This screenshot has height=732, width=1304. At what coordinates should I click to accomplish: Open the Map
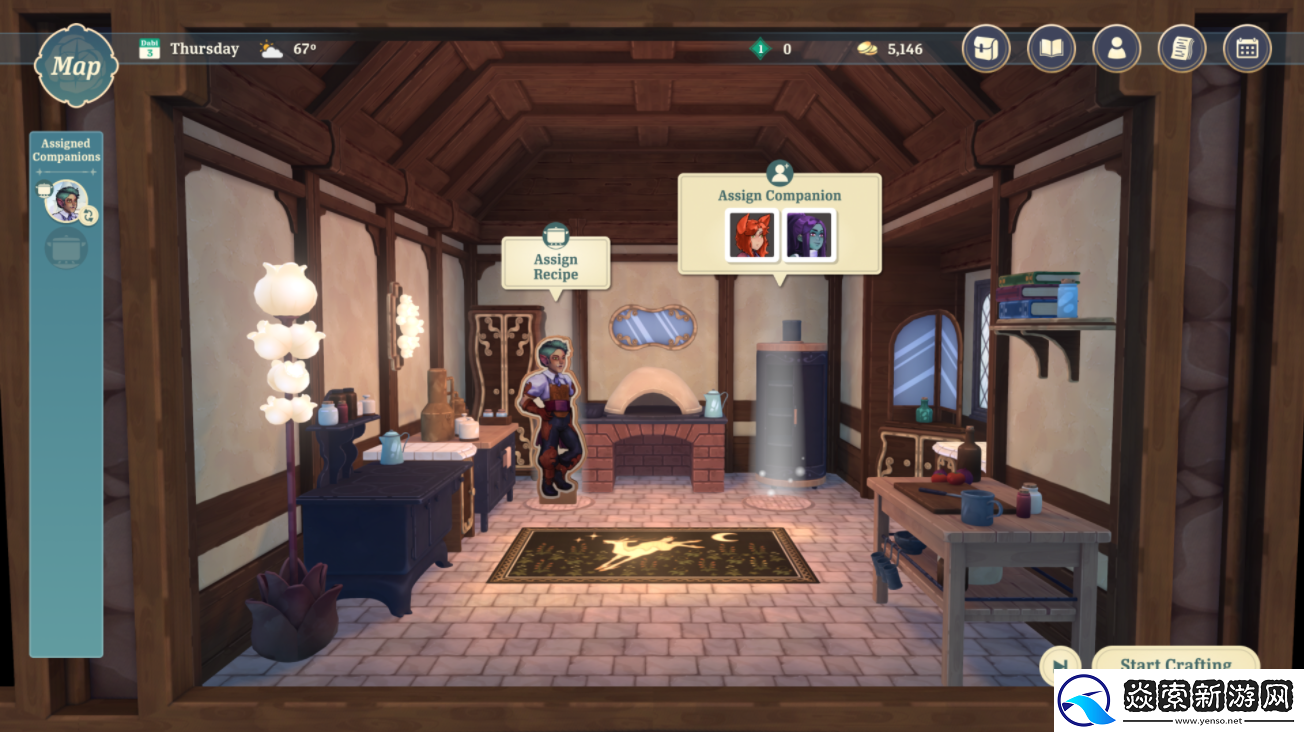coord(76,67)
